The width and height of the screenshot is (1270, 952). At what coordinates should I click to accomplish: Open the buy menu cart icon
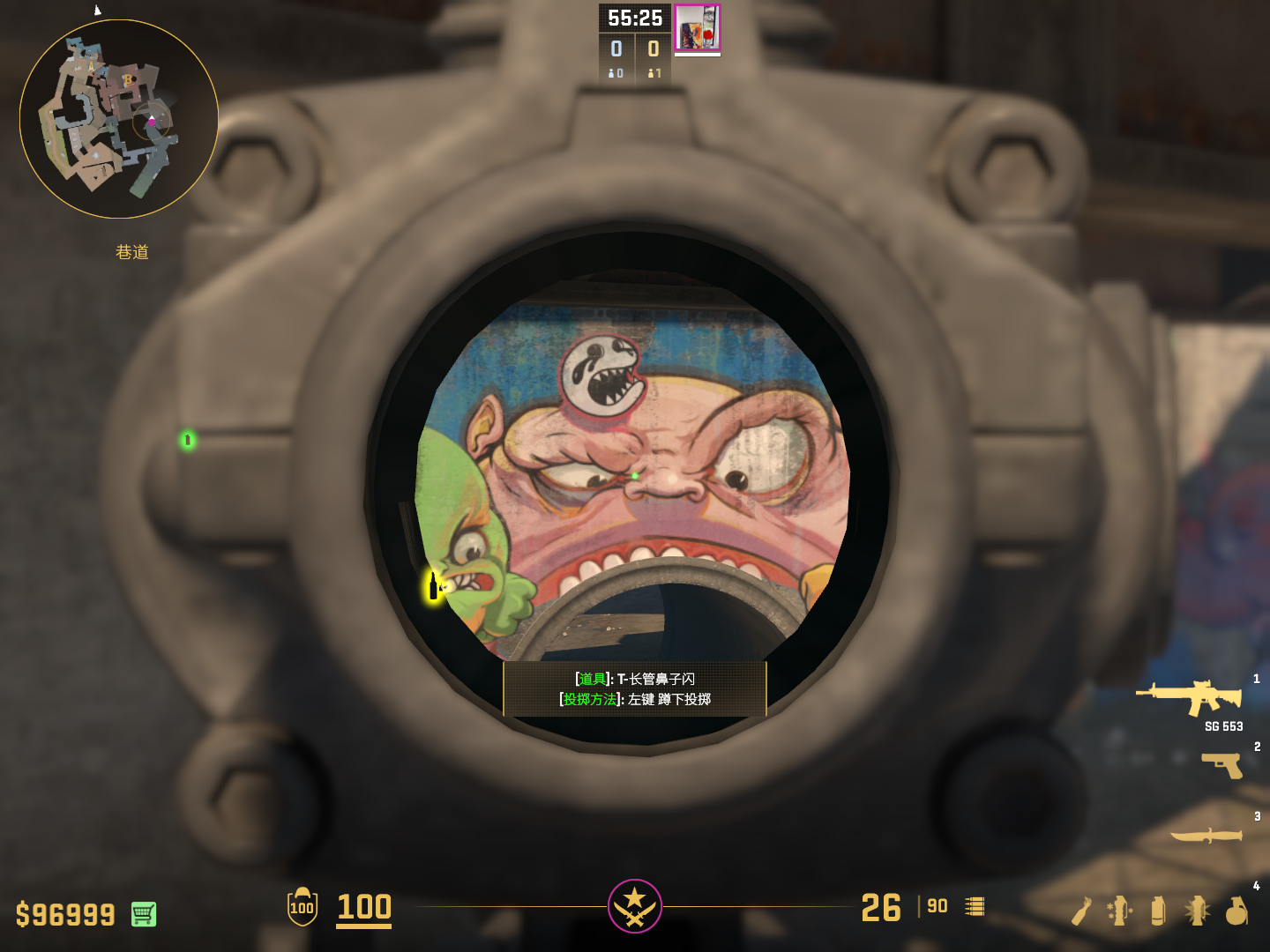tap(144, 914)
